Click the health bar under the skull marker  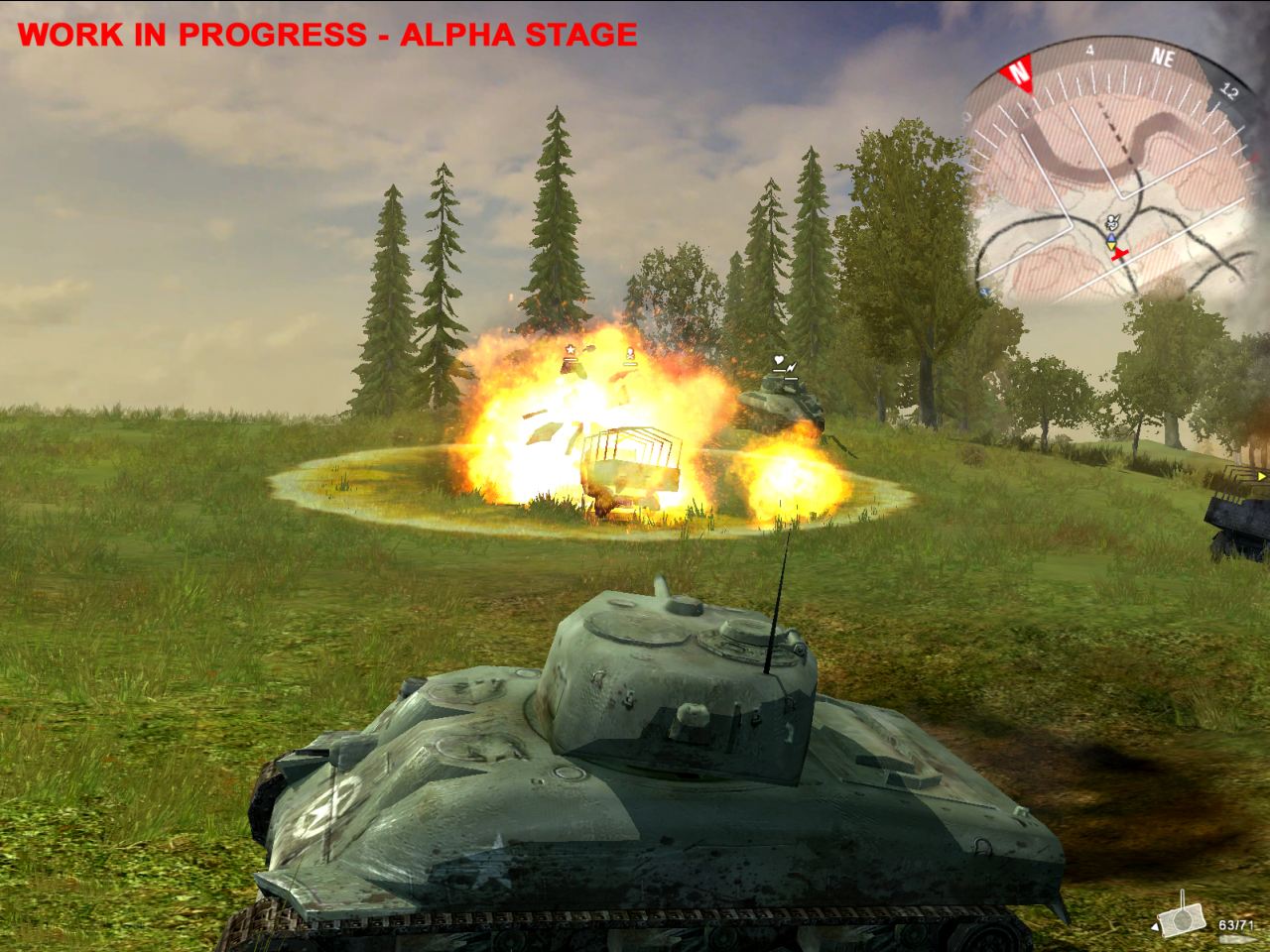point(631,364)
